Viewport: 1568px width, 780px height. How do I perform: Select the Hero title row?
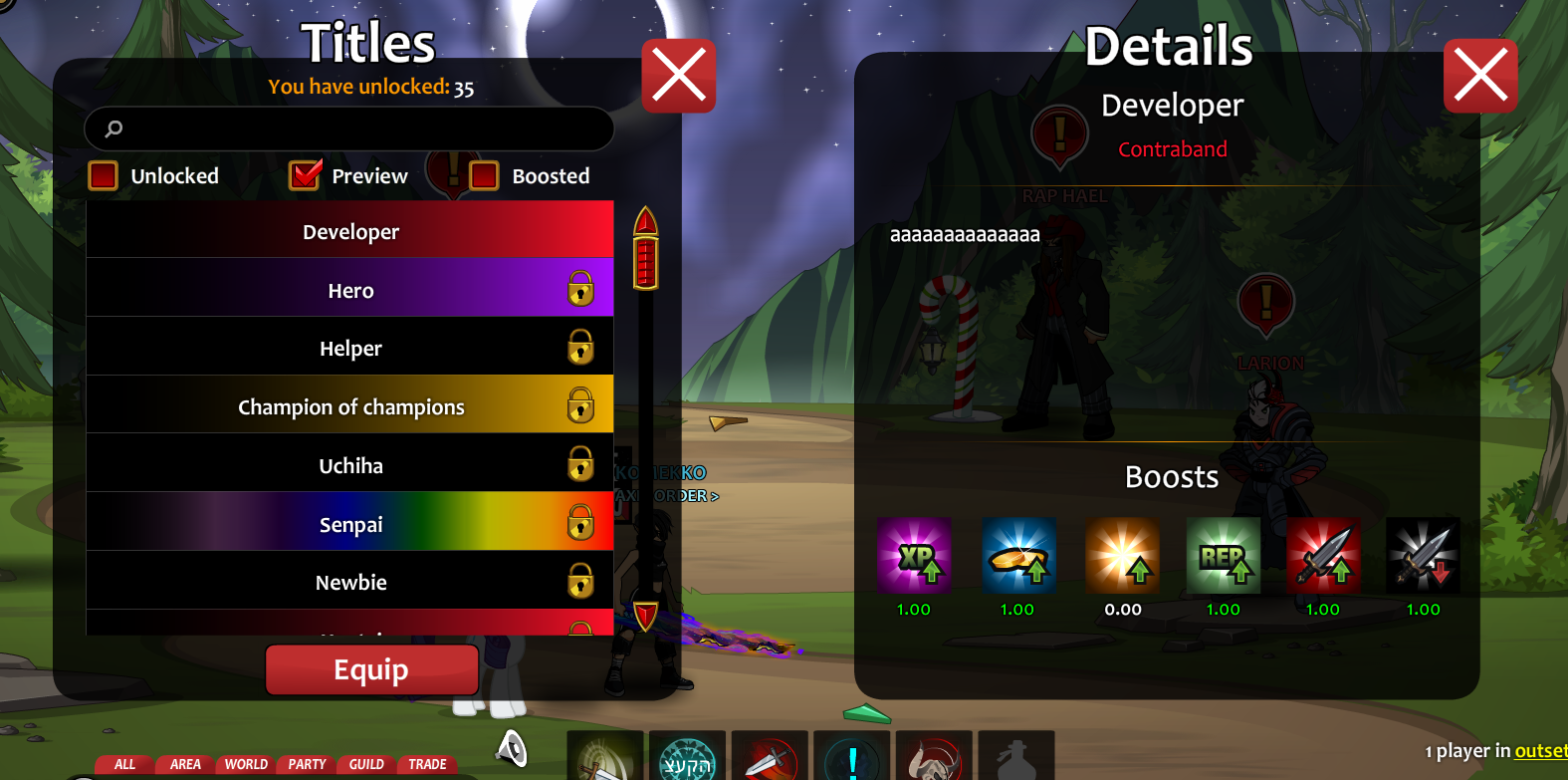(x=350, y=290)
